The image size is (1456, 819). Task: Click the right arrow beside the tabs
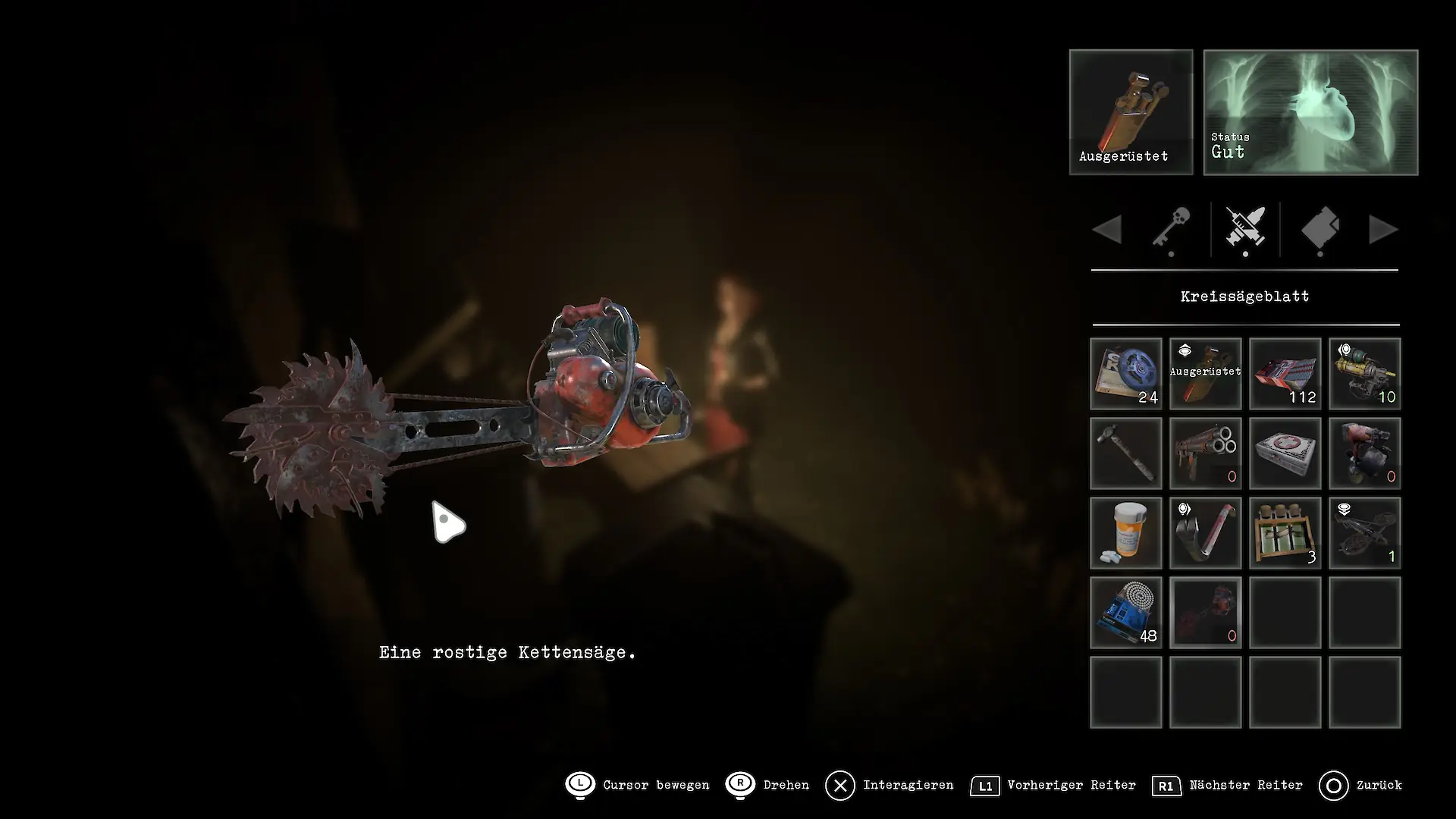(1383, 230)
